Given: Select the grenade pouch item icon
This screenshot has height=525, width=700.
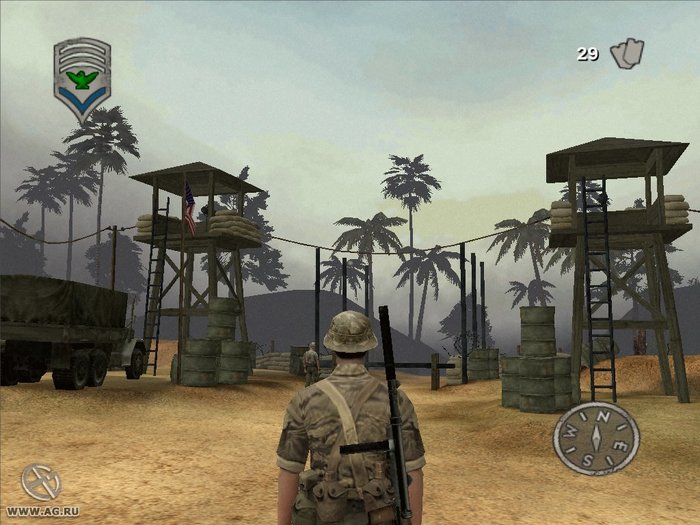Looking at the screenshot, I should [627, 53].
